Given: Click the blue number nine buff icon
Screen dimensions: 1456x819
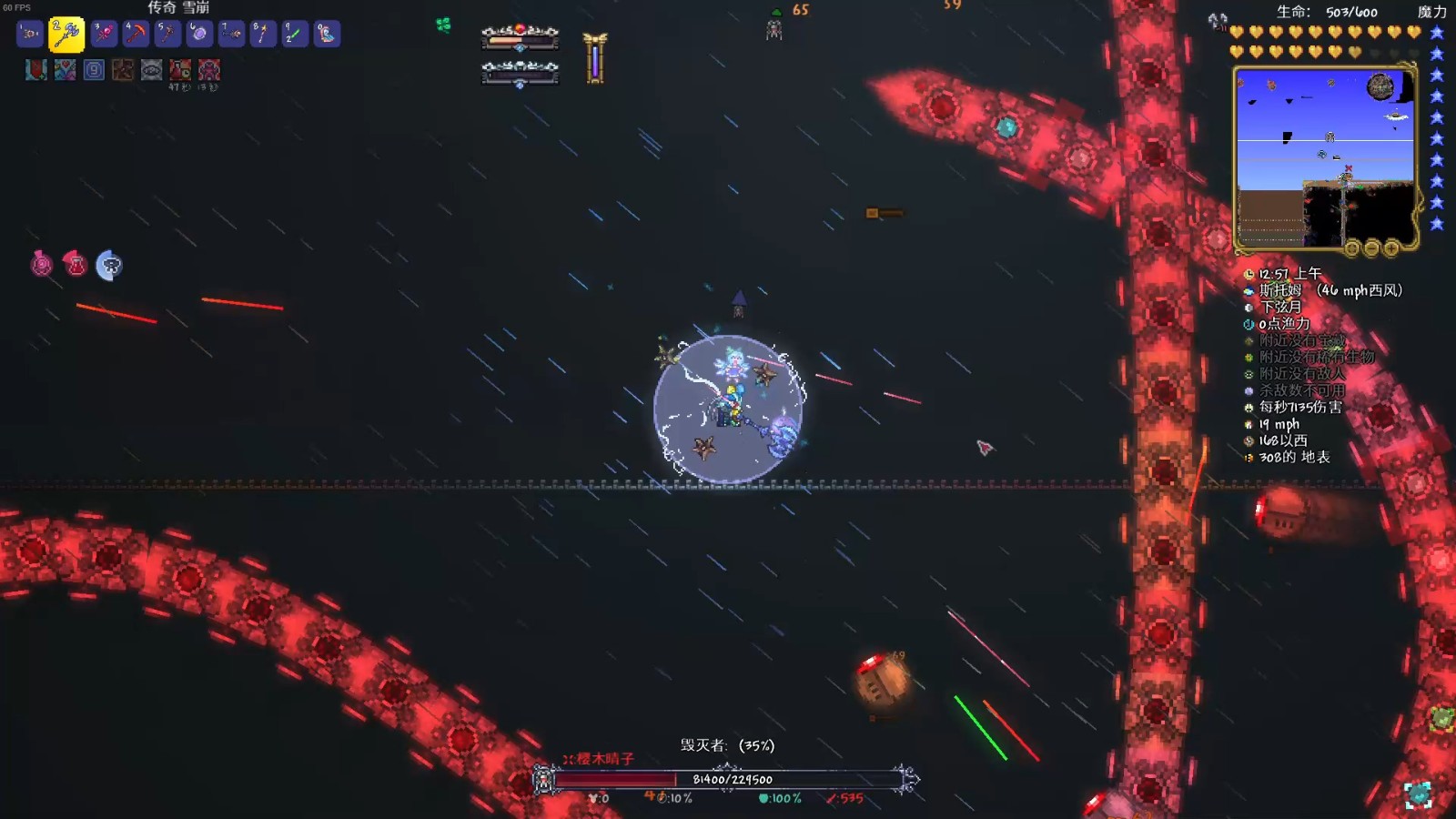Looking at the screenshot, I should click(x=94, y=70).
